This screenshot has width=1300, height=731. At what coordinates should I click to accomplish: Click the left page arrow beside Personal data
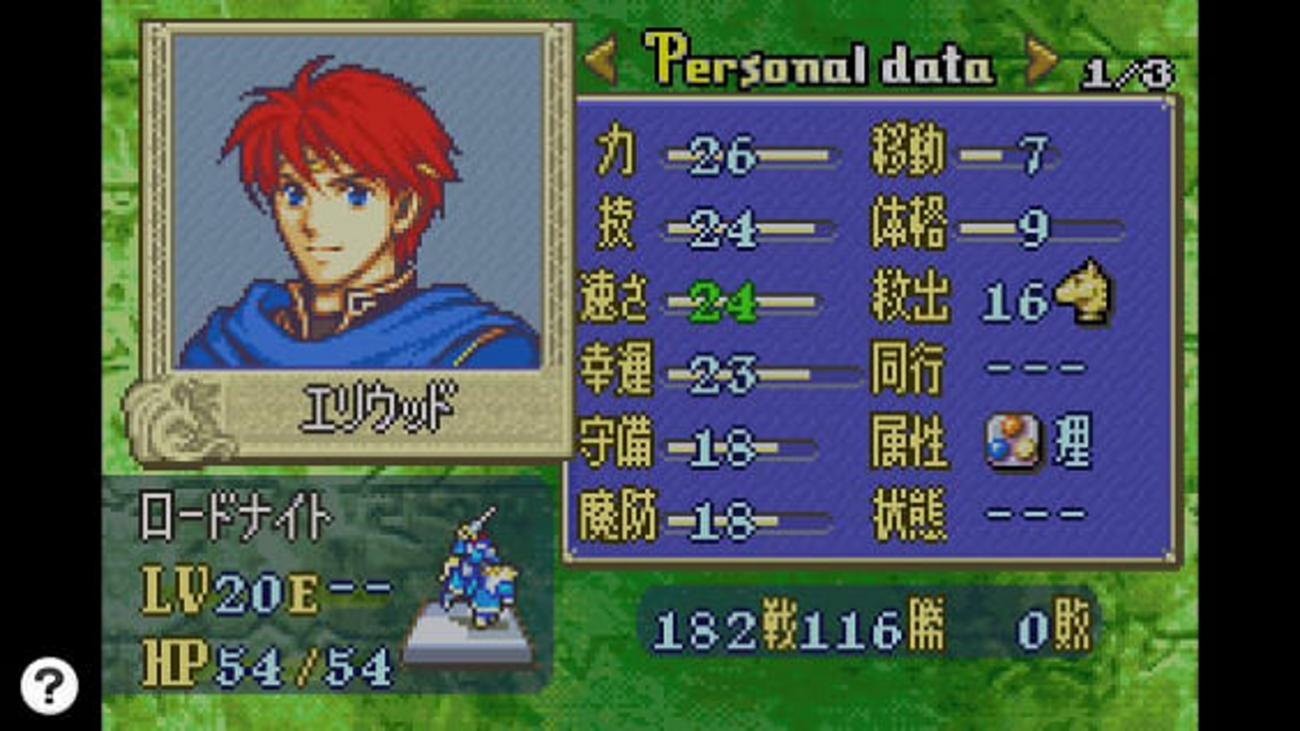click(x=602, y=62)
